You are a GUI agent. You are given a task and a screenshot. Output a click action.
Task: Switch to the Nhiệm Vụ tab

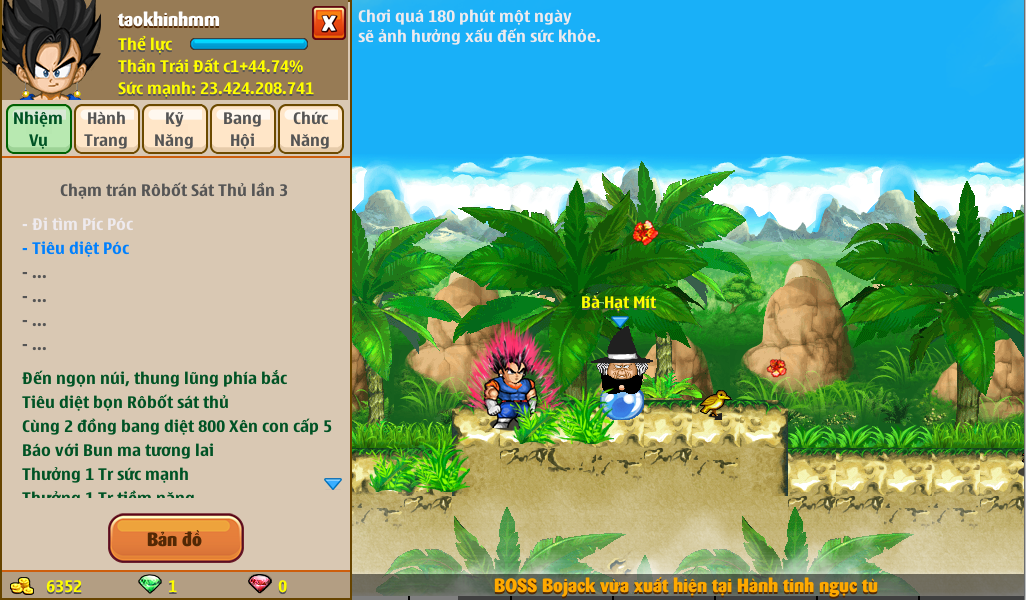pos(39,129)
